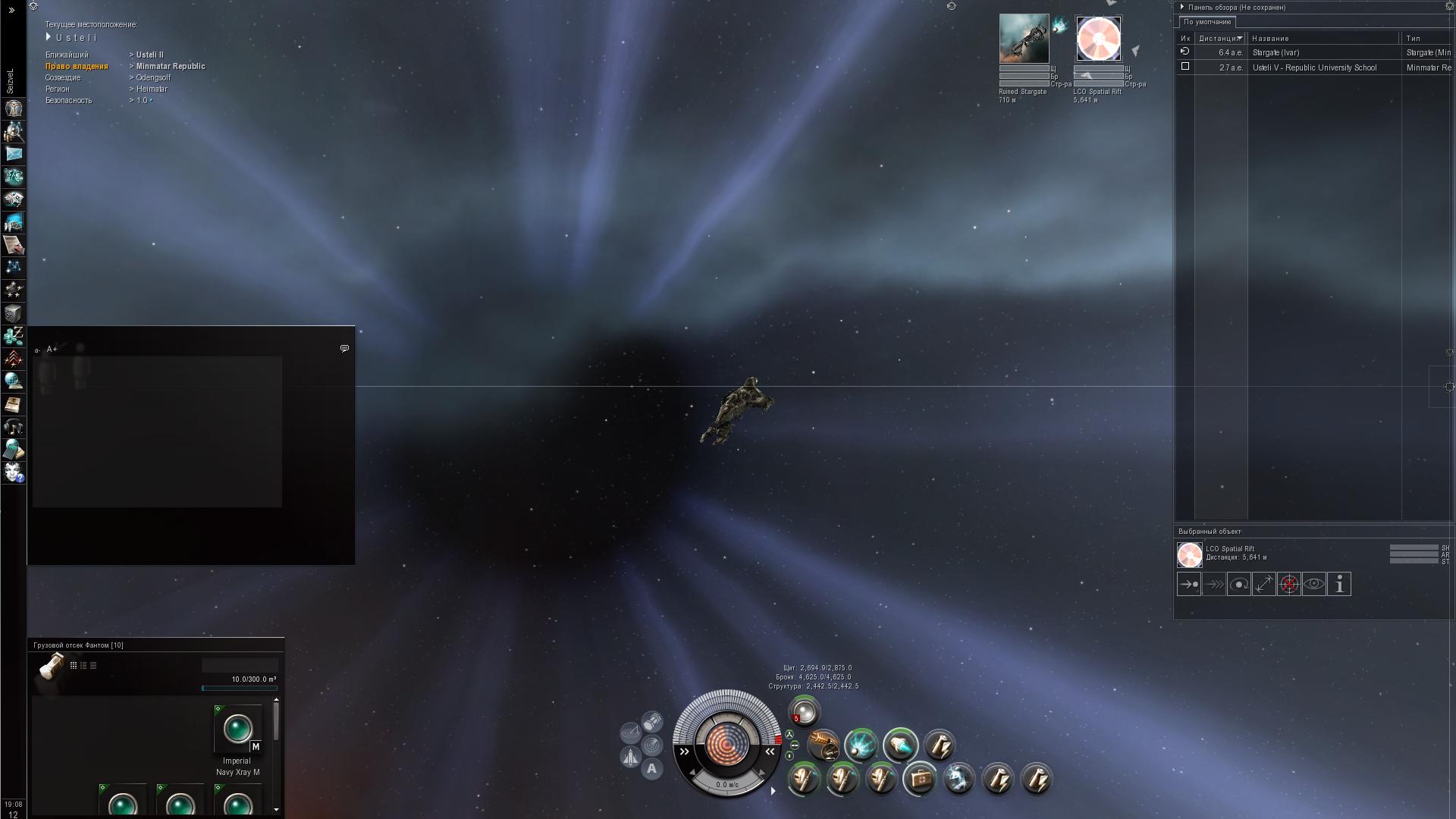Viewport: 1456px width, 819px height.
Task: Orbit the selected LCO Spatial Rift
Action: pos(1239,585)
